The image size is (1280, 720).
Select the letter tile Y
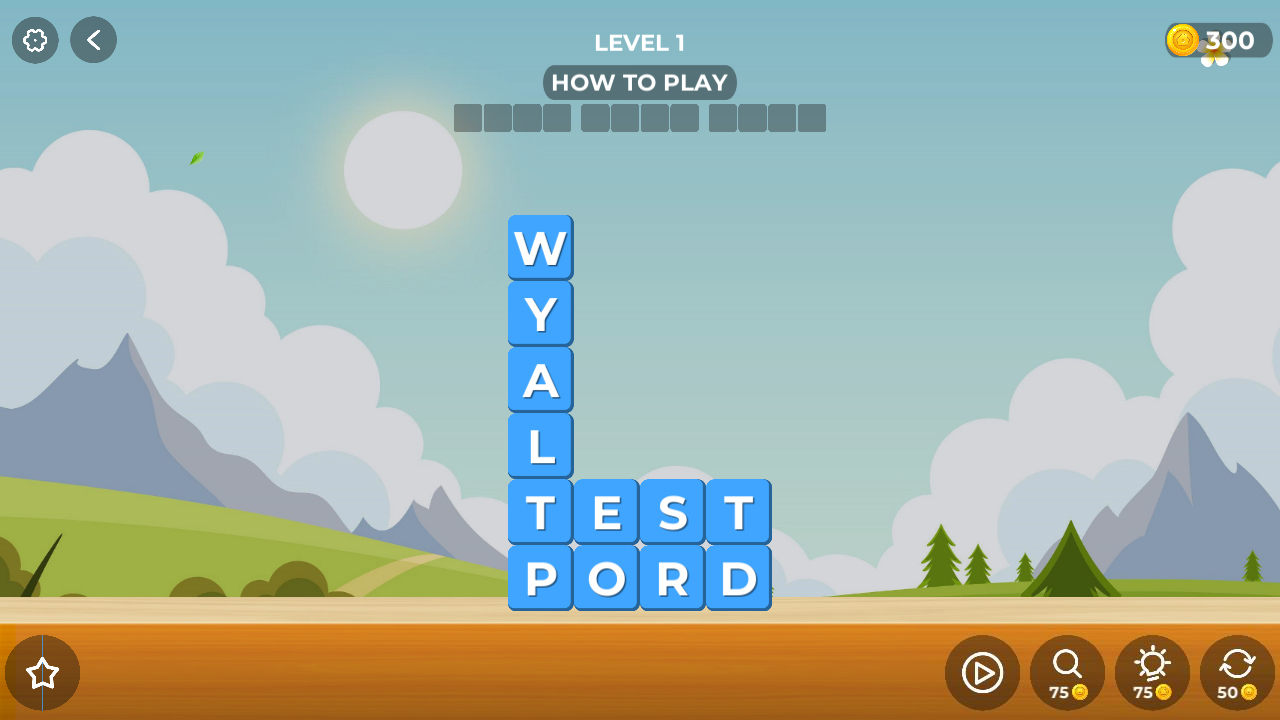point(540,313)
